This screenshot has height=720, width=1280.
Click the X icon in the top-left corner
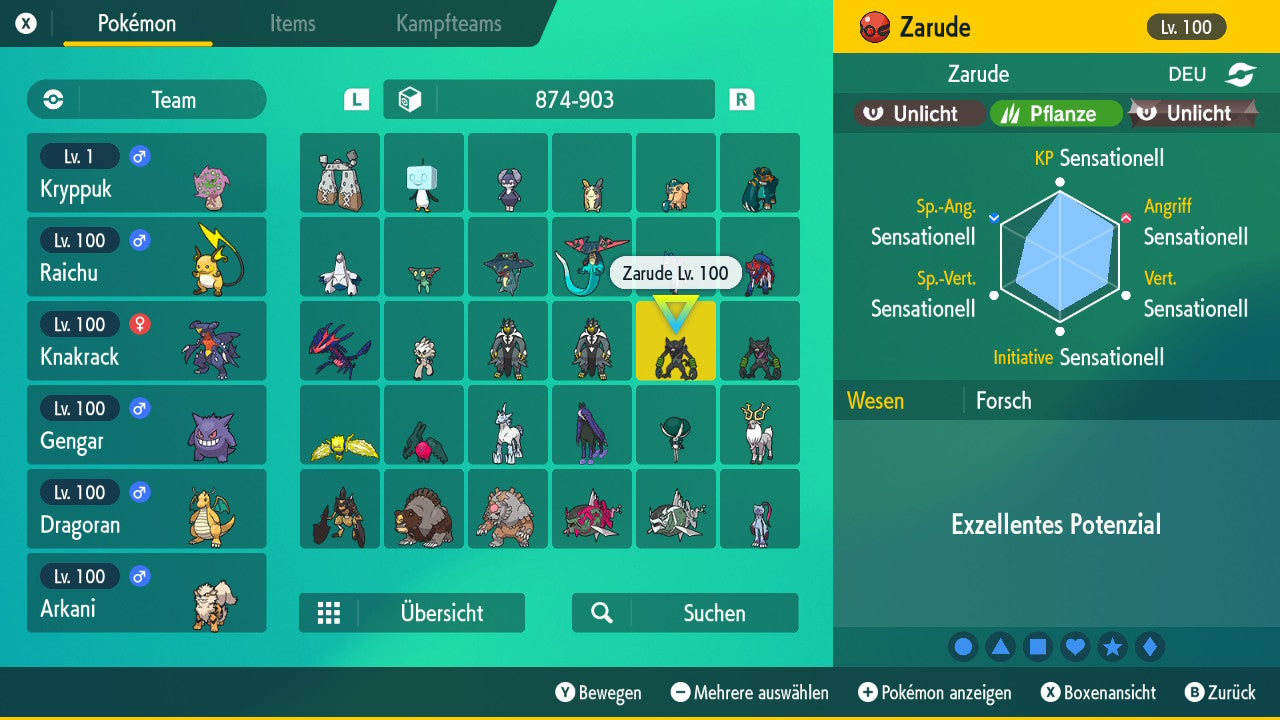coord(24,21)
